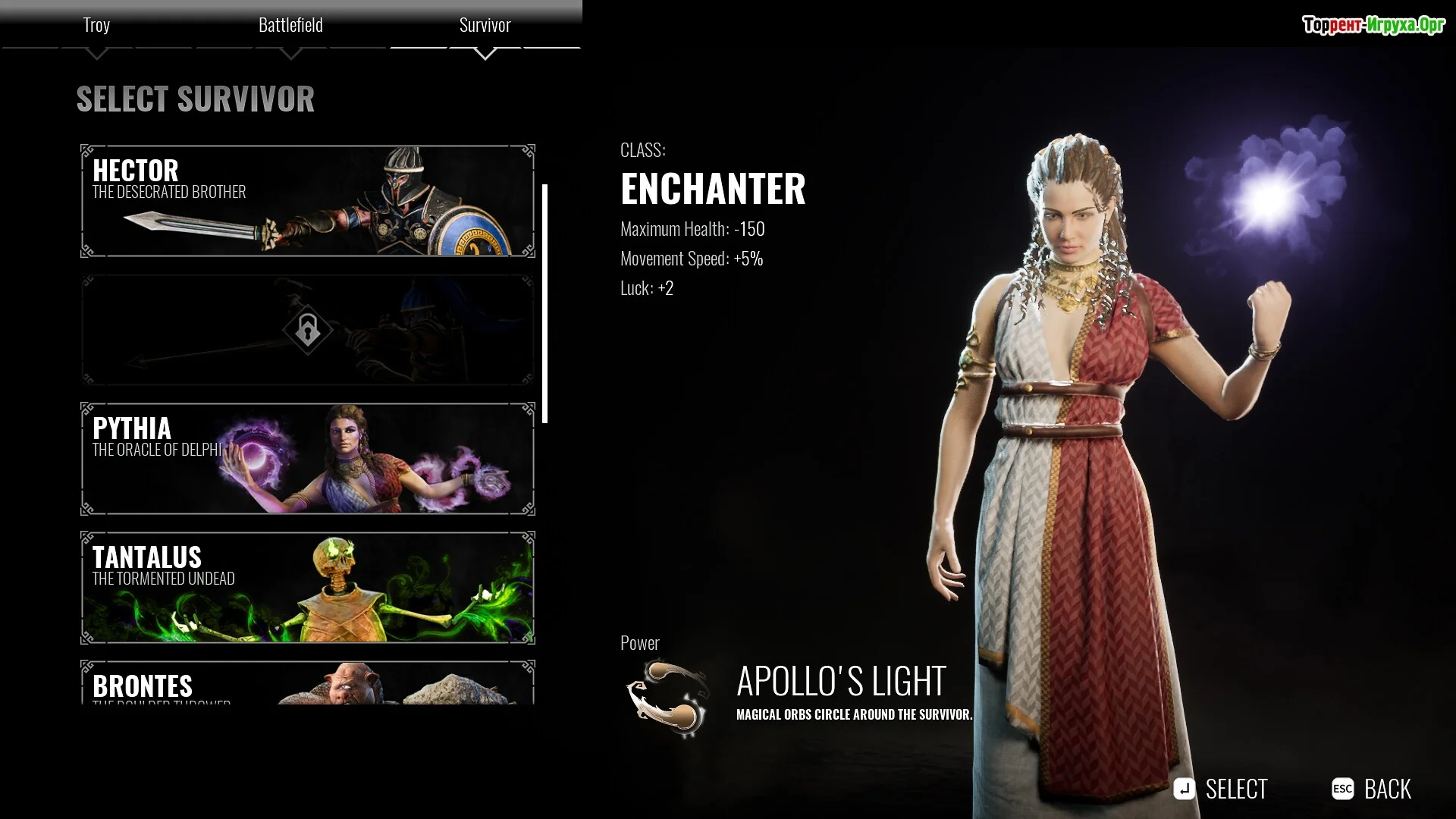Open the torrent site watermark link

pyautogui.click(x=1373, y=25)
